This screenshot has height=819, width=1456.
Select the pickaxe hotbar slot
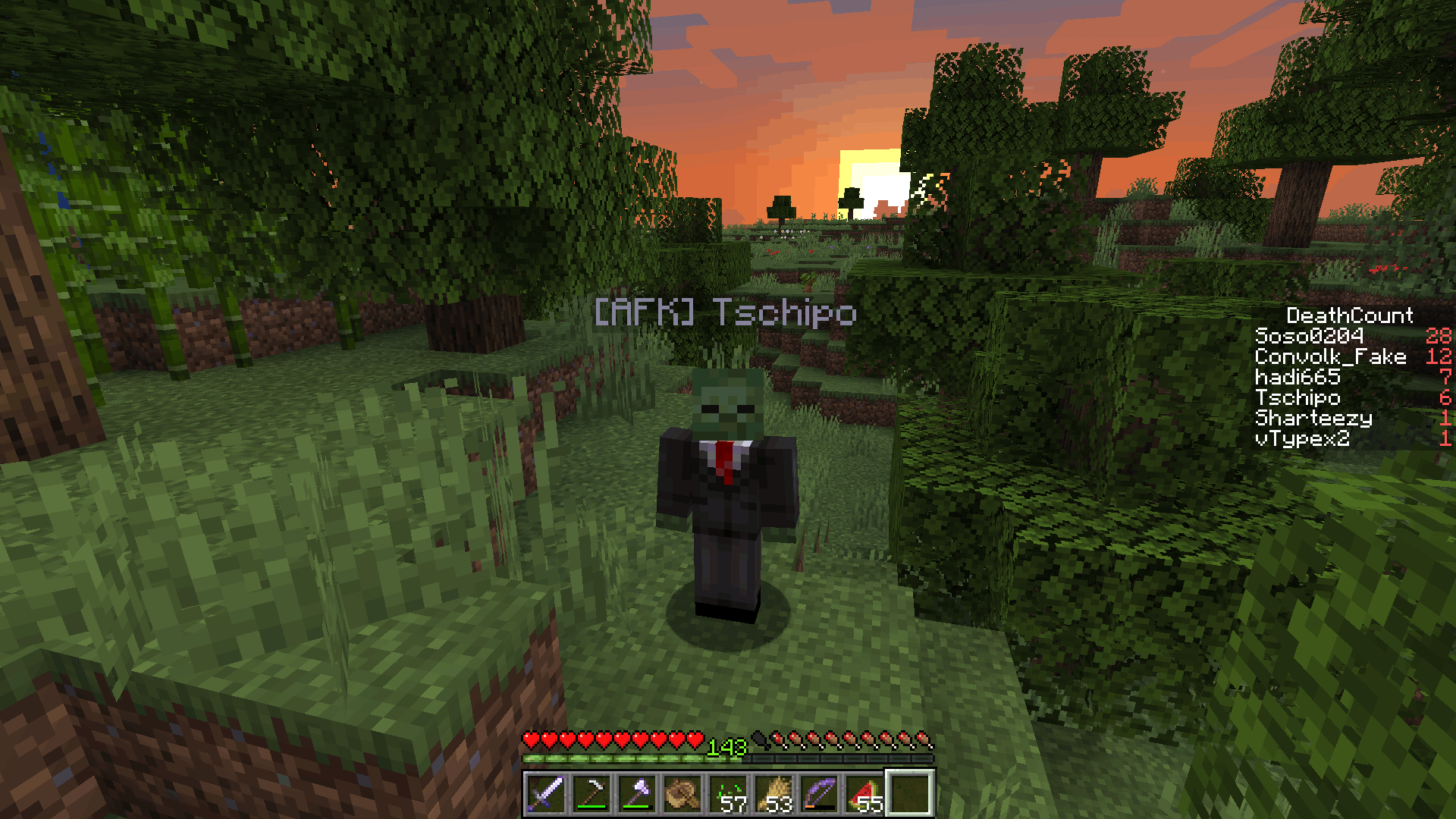(592, 795)
